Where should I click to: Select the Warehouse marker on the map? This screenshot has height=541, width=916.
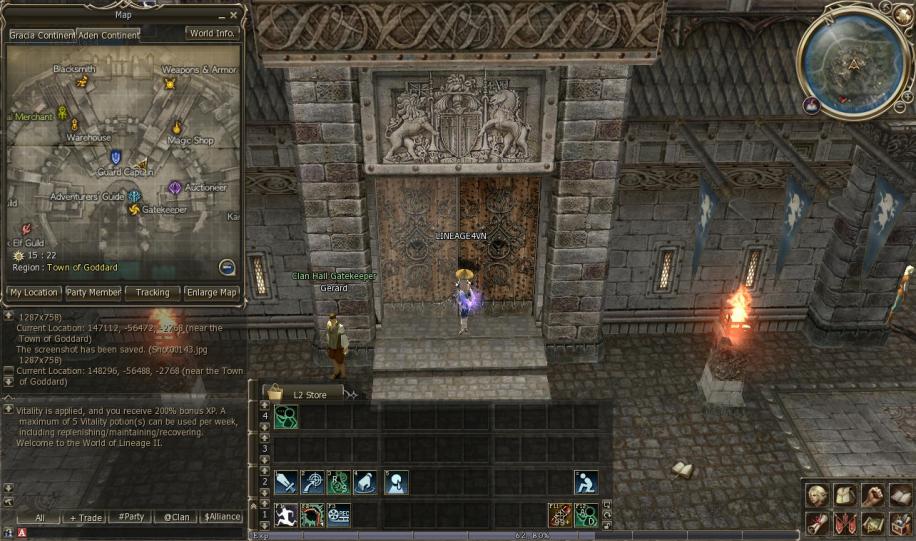coord(74,125)
